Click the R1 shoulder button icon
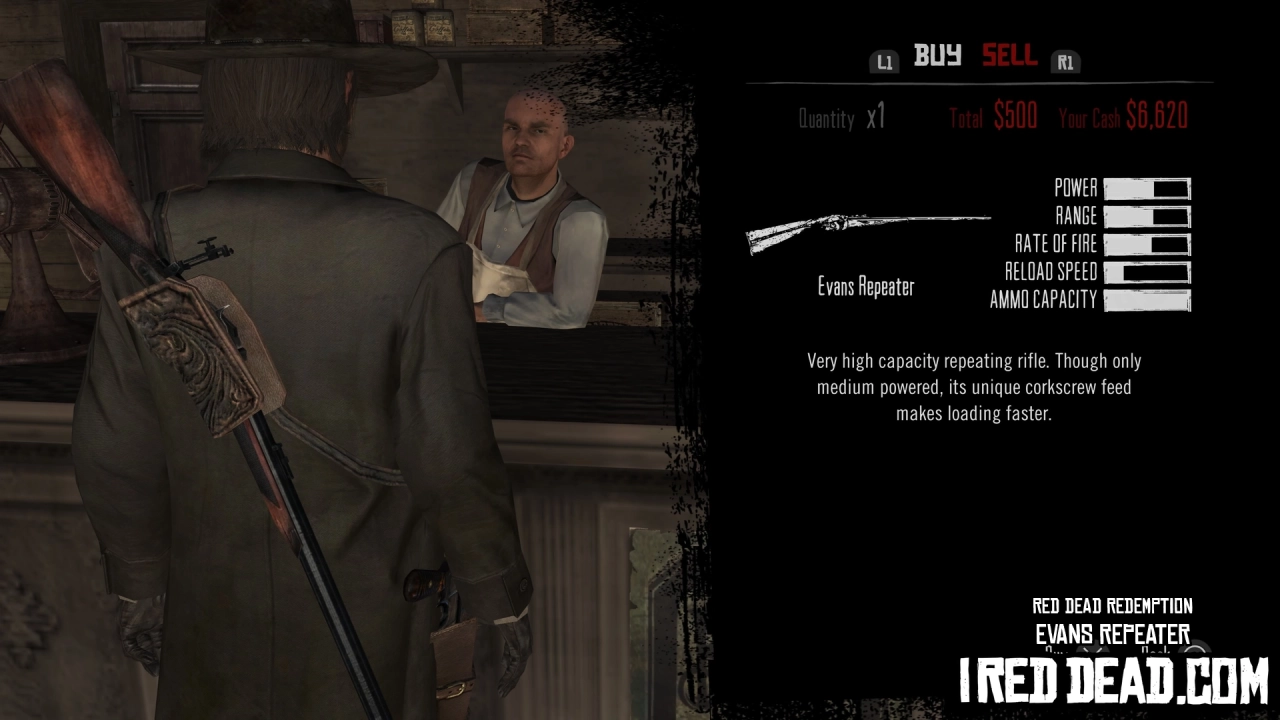 [1065, 61]
